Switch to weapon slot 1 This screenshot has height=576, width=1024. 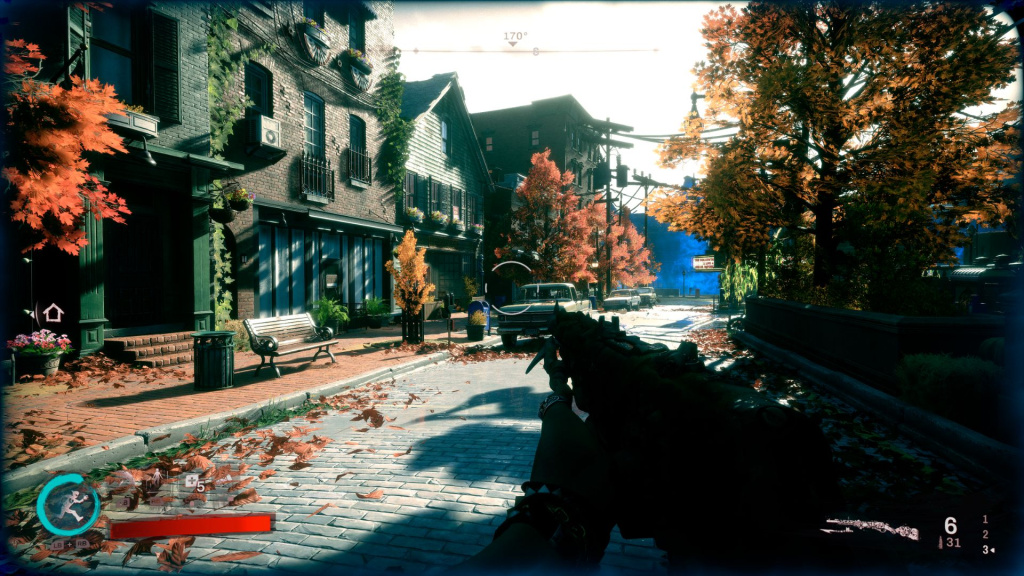[x=985, y=519]
